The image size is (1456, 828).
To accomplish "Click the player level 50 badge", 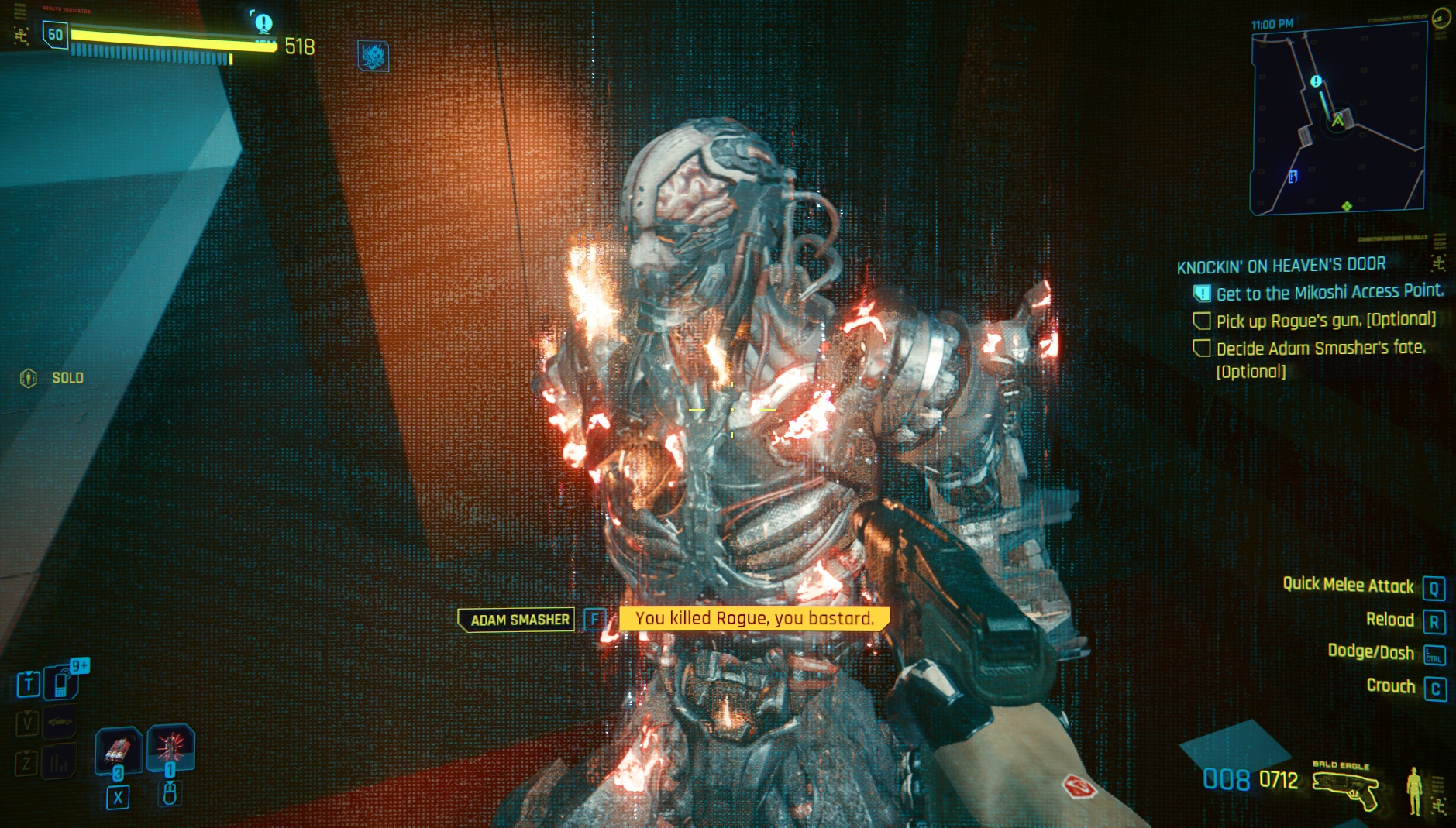I will pyautogui.click(x=55, y=35).
